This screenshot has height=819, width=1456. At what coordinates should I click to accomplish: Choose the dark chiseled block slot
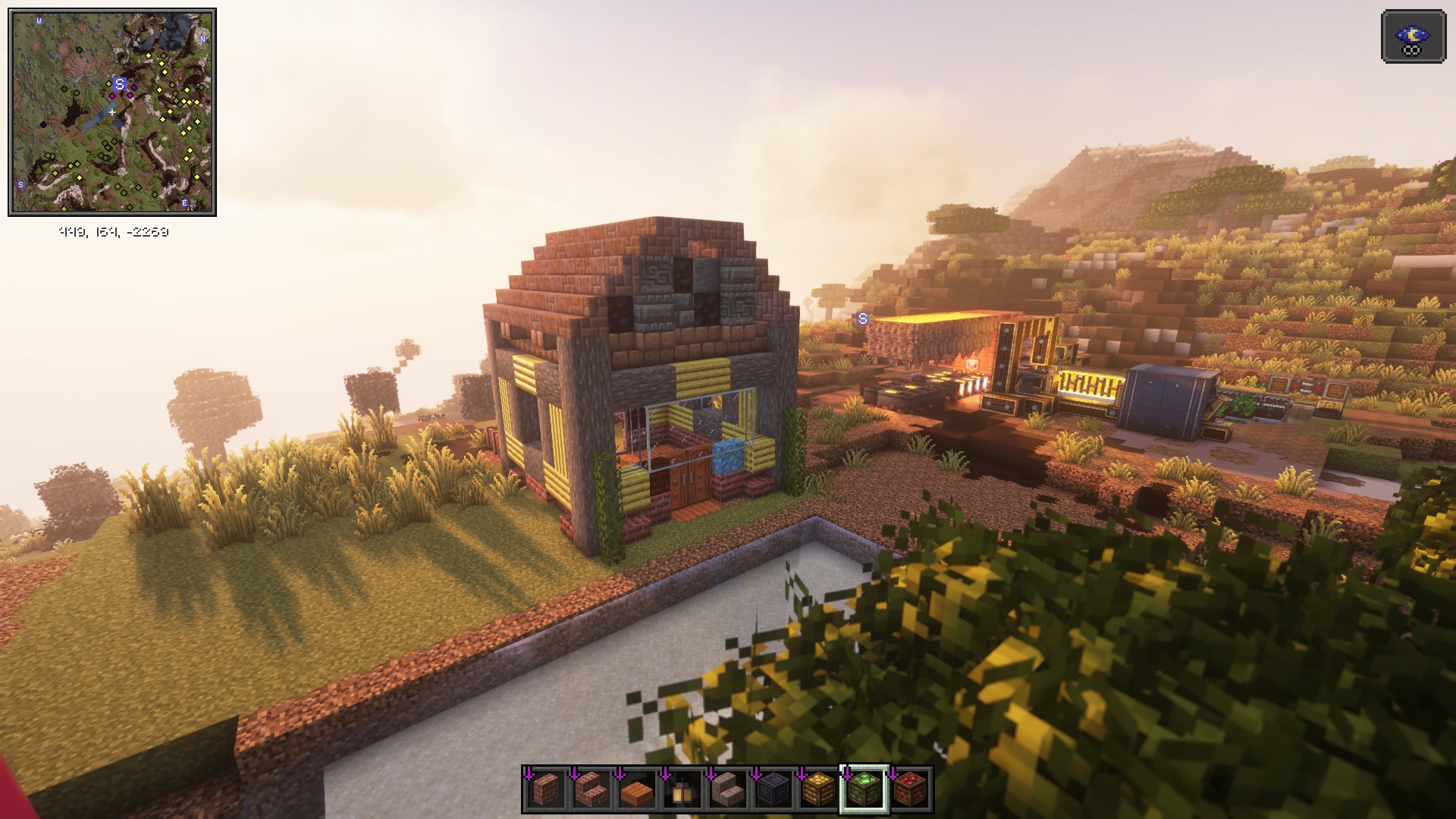pos(773,790)
